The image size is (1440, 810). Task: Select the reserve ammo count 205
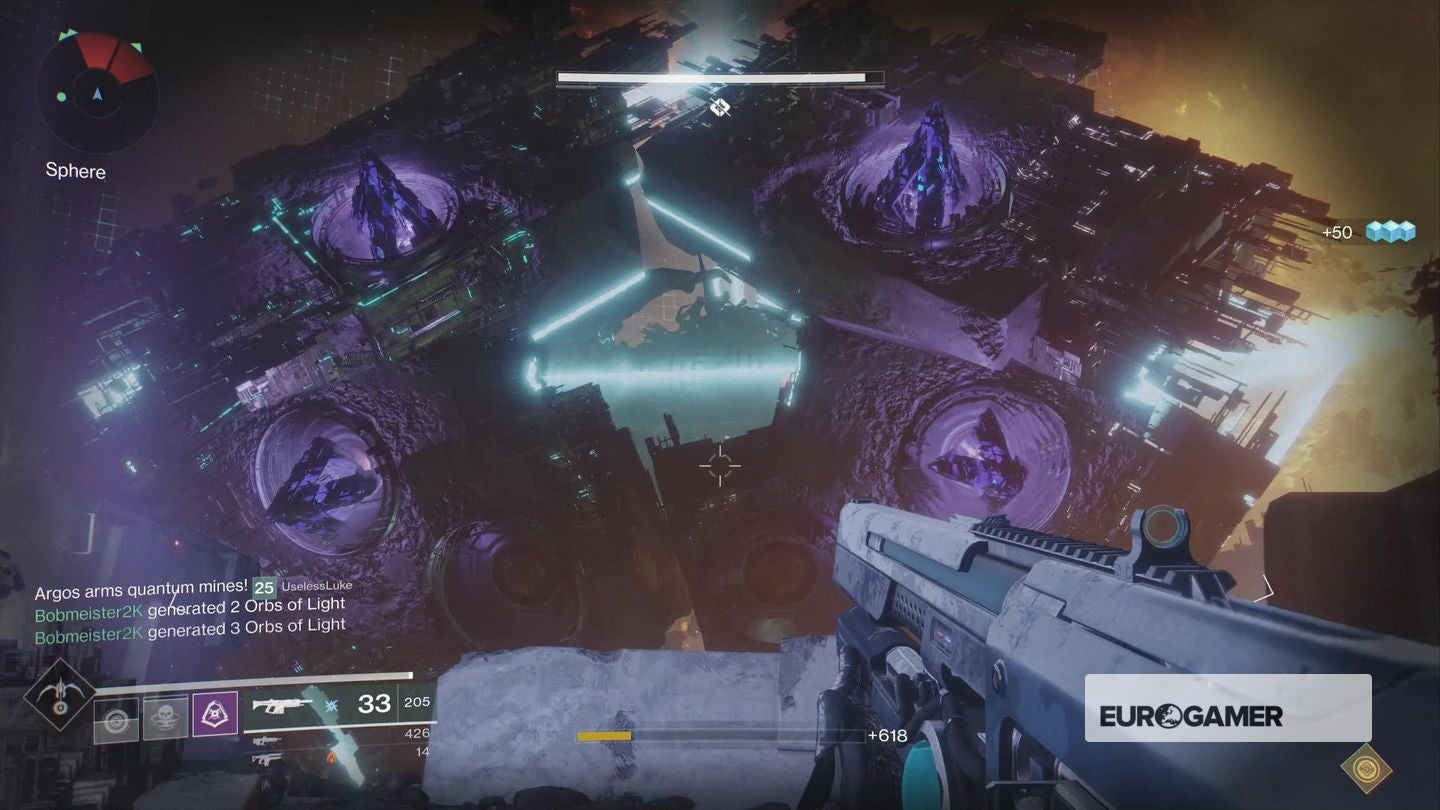click(417, 701)
